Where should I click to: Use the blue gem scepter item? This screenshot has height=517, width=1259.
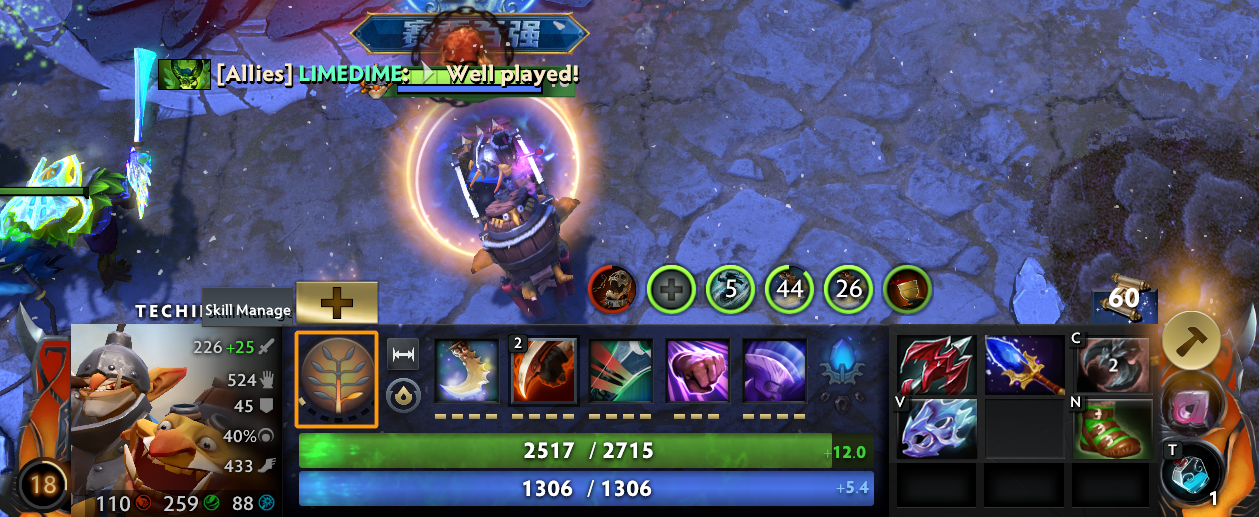(1024, 364)
